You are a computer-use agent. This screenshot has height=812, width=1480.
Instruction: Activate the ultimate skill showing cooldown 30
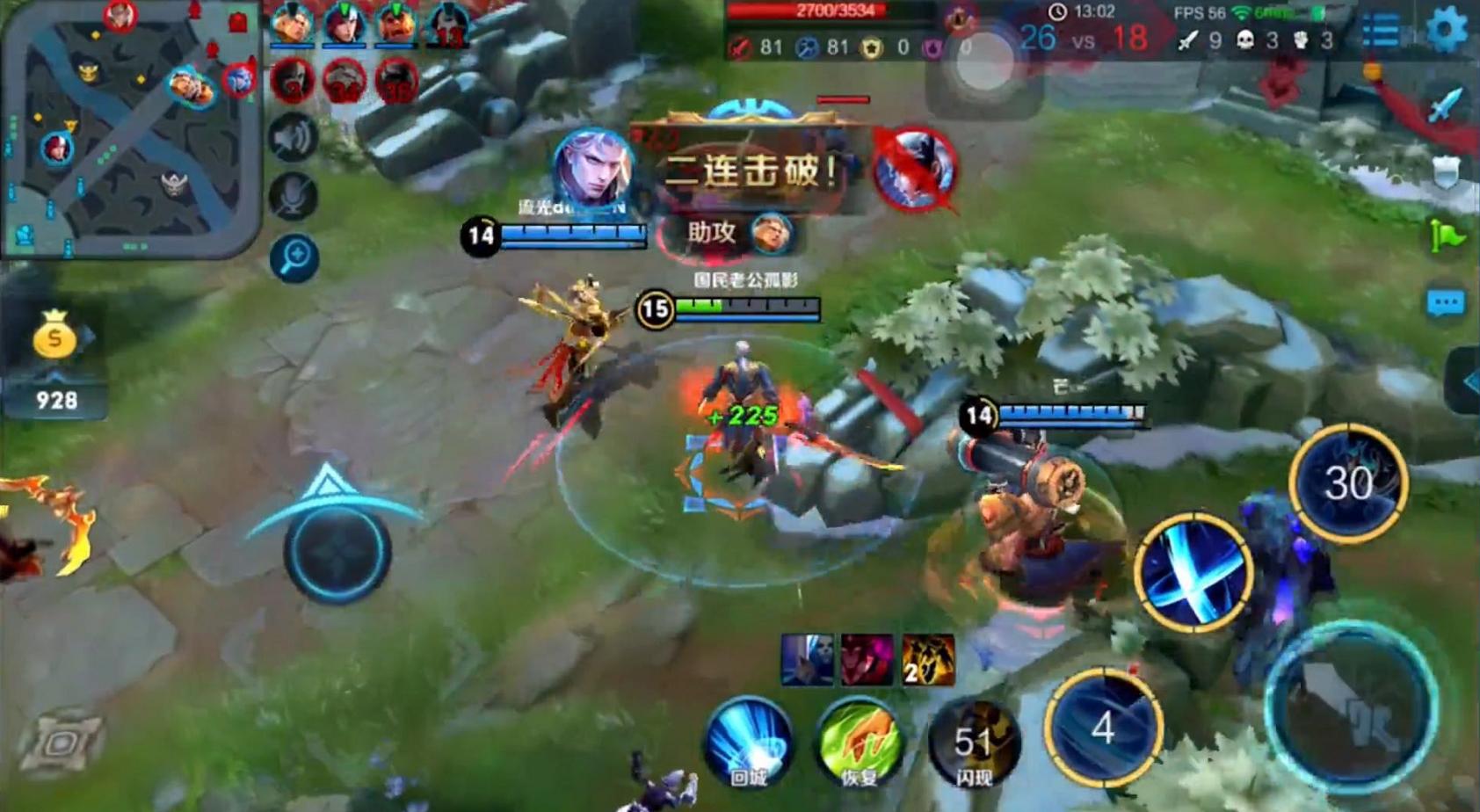(x=1348, y=482)
